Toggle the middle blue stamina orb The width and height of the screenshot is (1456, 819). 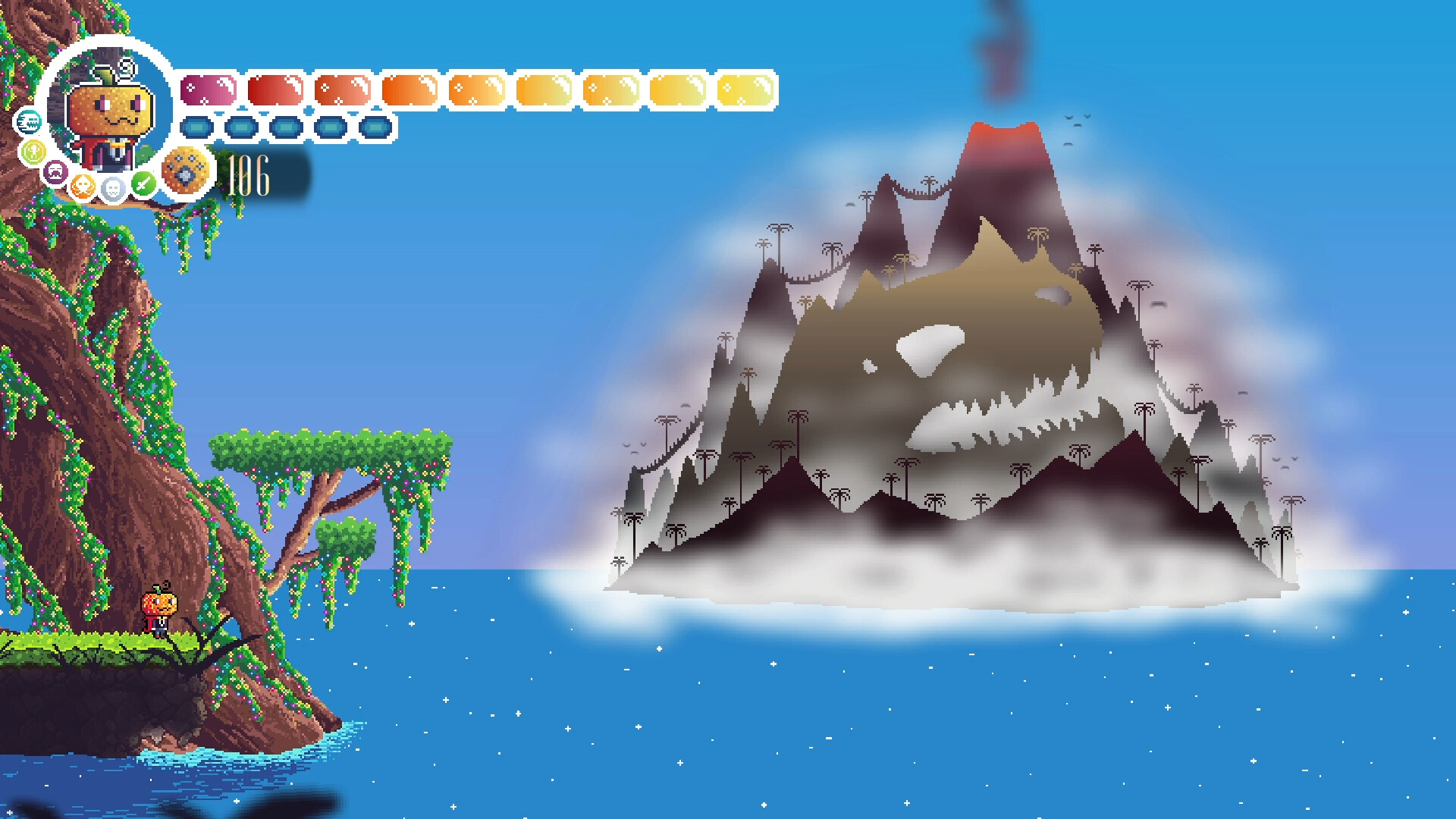(285, 127)
